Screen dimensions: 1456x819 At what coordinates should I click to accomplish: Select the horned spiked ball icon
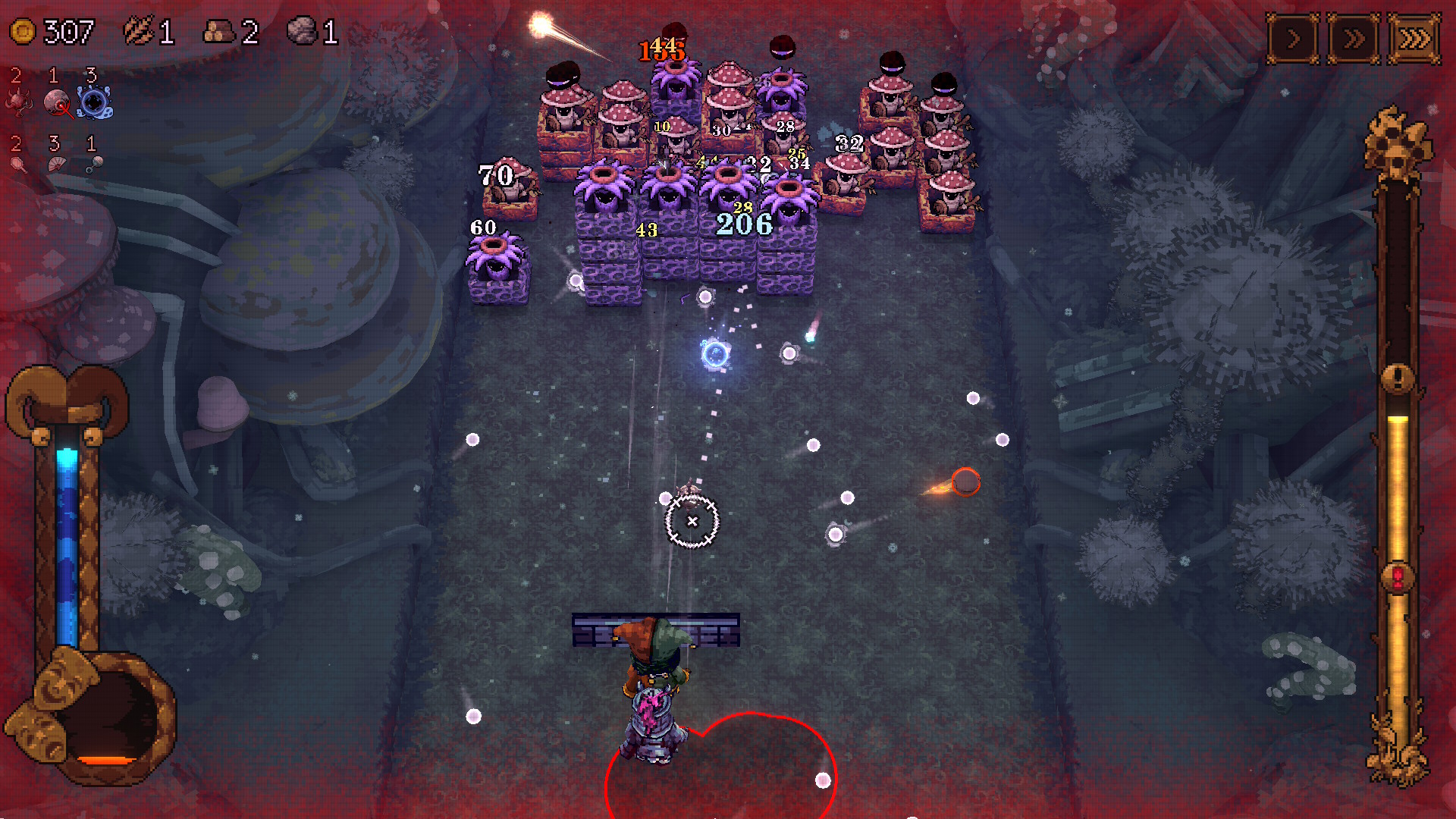18,102
